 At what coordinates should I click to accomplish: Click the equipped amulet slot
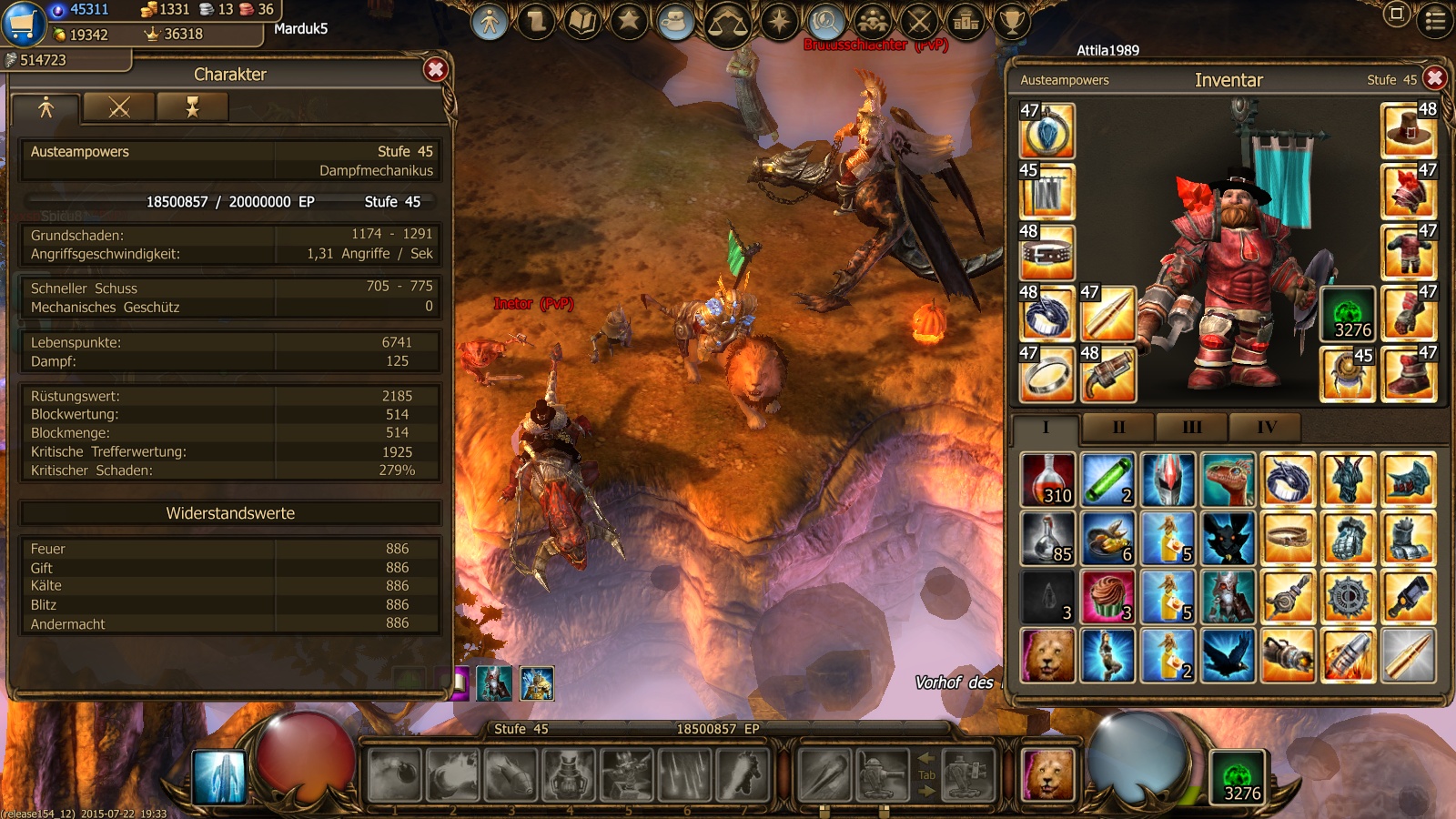(1047, 132)
